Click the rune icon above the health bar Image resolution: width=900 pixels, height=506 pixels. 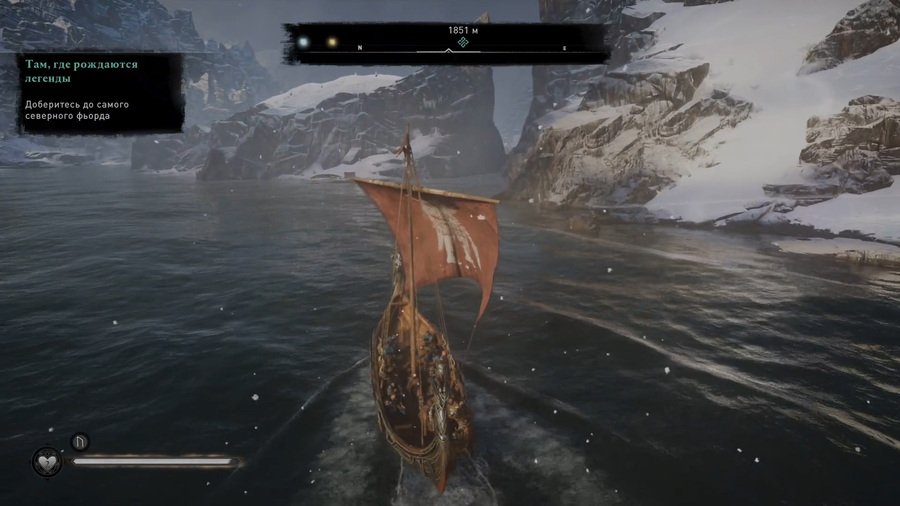coord(80,441)
